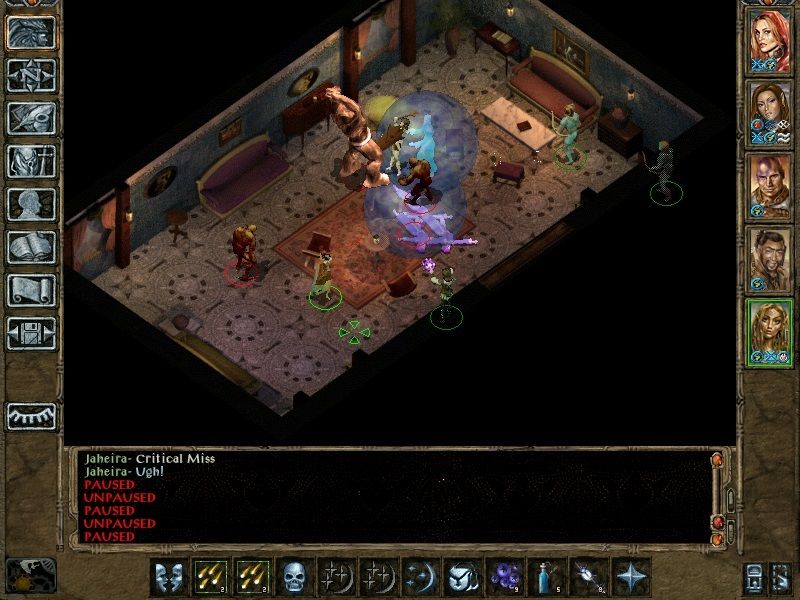Image resolution: width=800 pixels, height=600 pixels.
Task: Open the inventory screen from the sidebar
Action: (31, 161)
